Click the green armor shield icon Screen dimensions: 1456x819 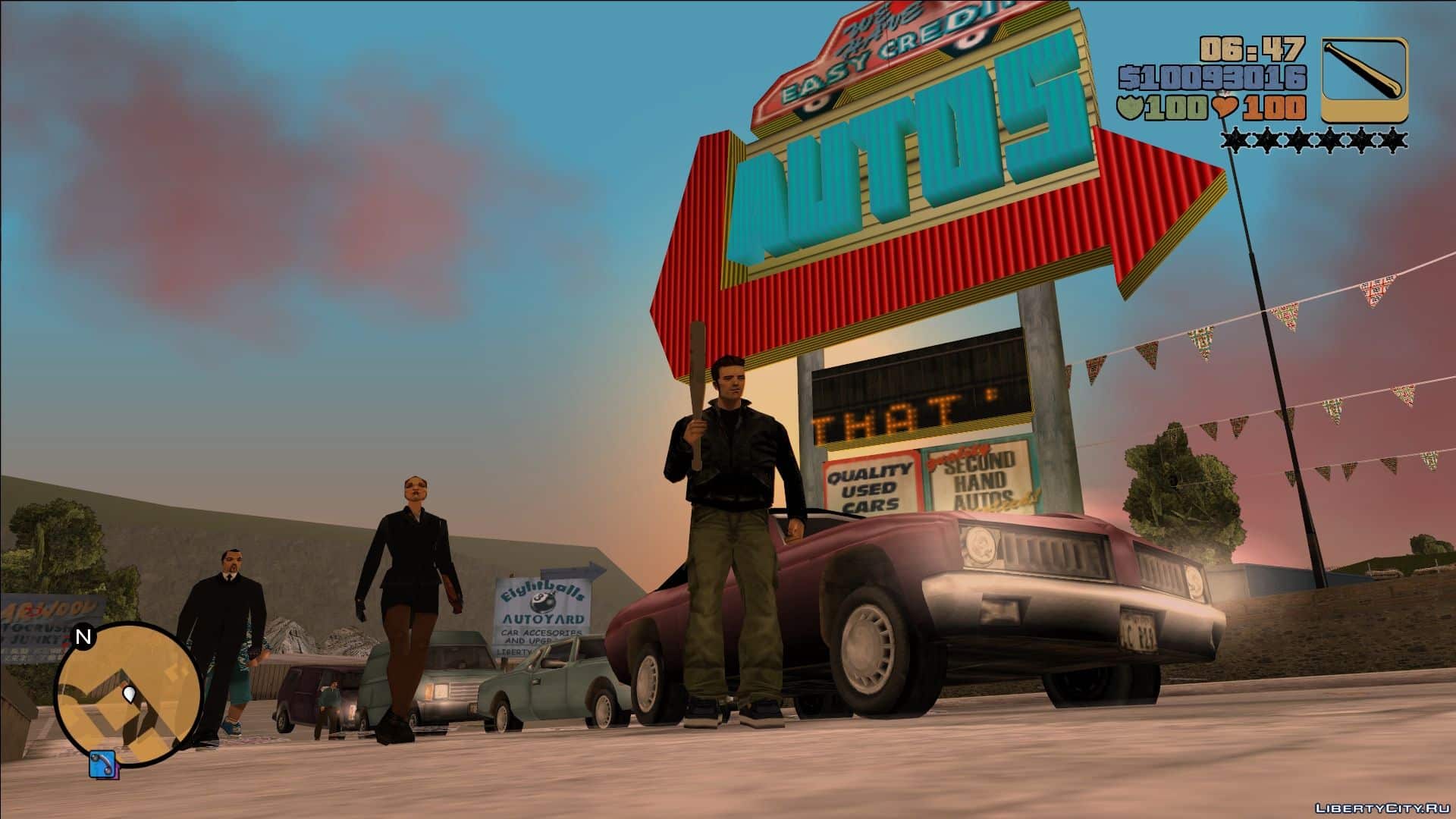(1133, 107)
